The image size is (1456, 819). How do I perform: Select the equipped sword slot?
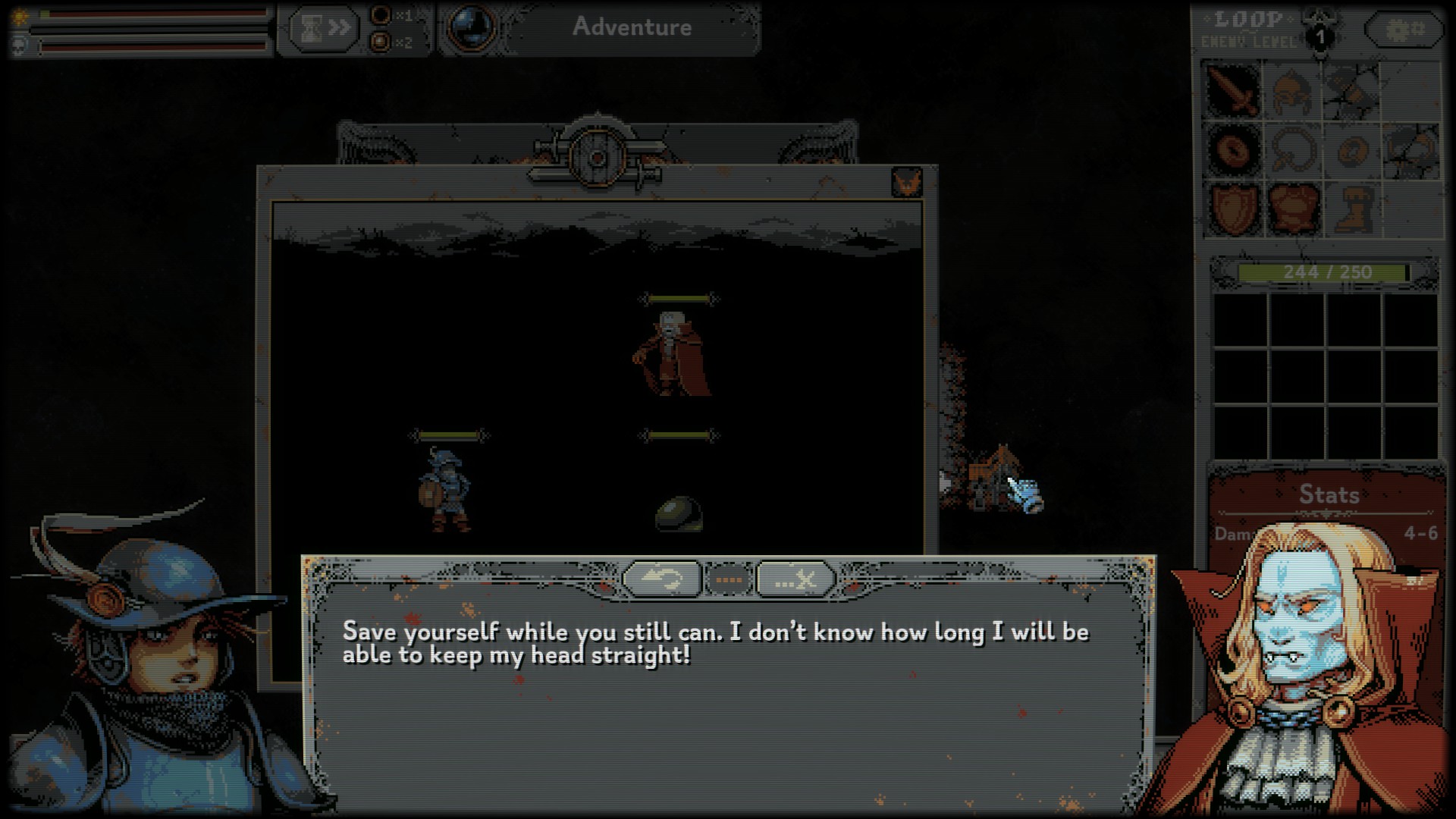pos(1233,89)
